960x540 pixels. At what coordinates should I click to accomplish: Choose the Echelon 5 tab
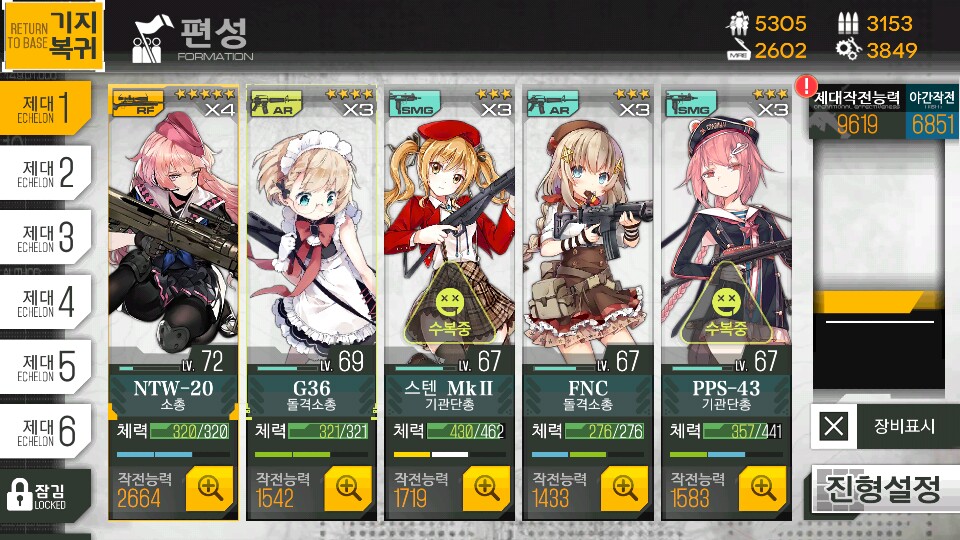pos(46,367)
